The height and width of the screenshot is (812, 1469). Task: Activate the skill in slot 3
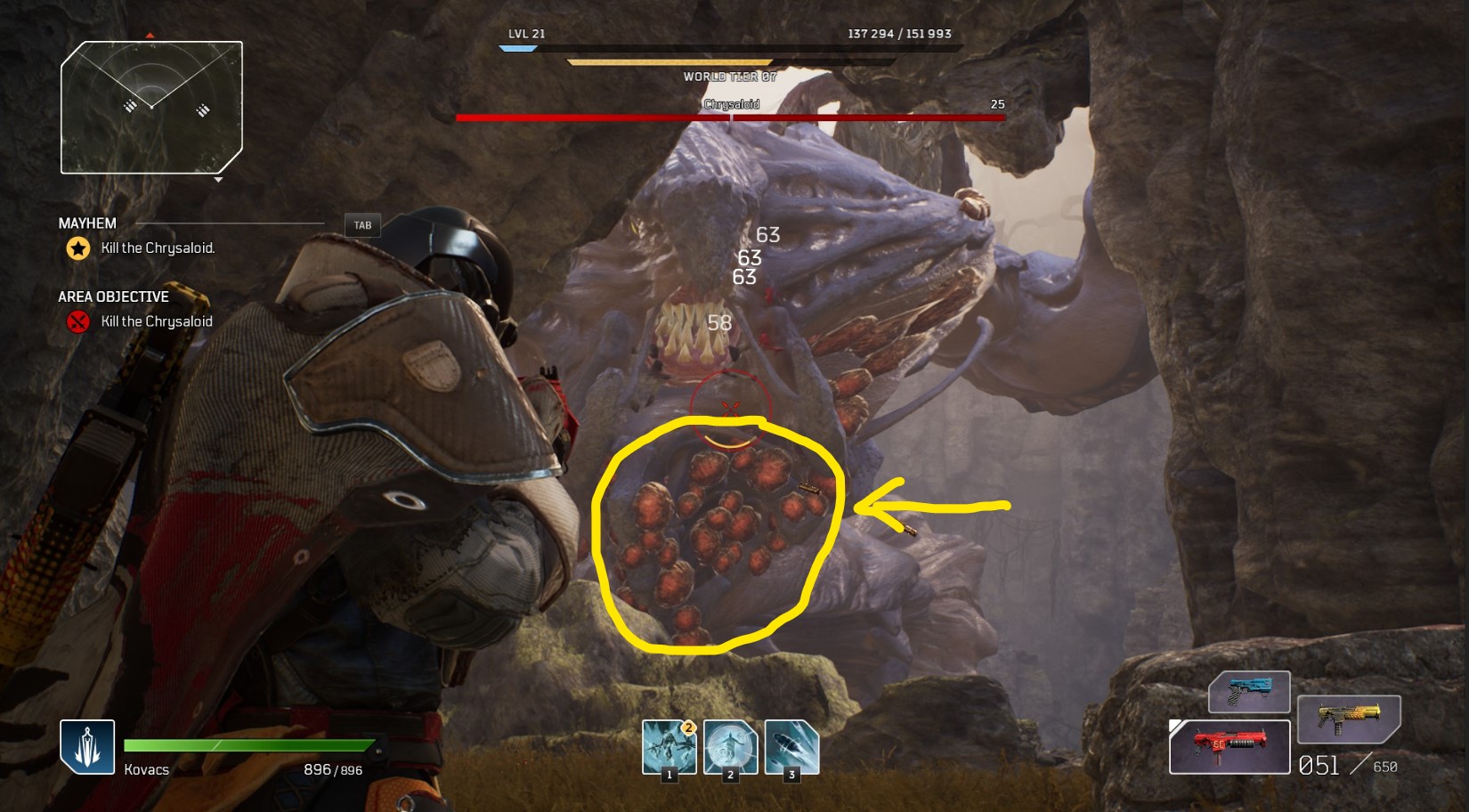pyautogui.click(x=791, y=748)
